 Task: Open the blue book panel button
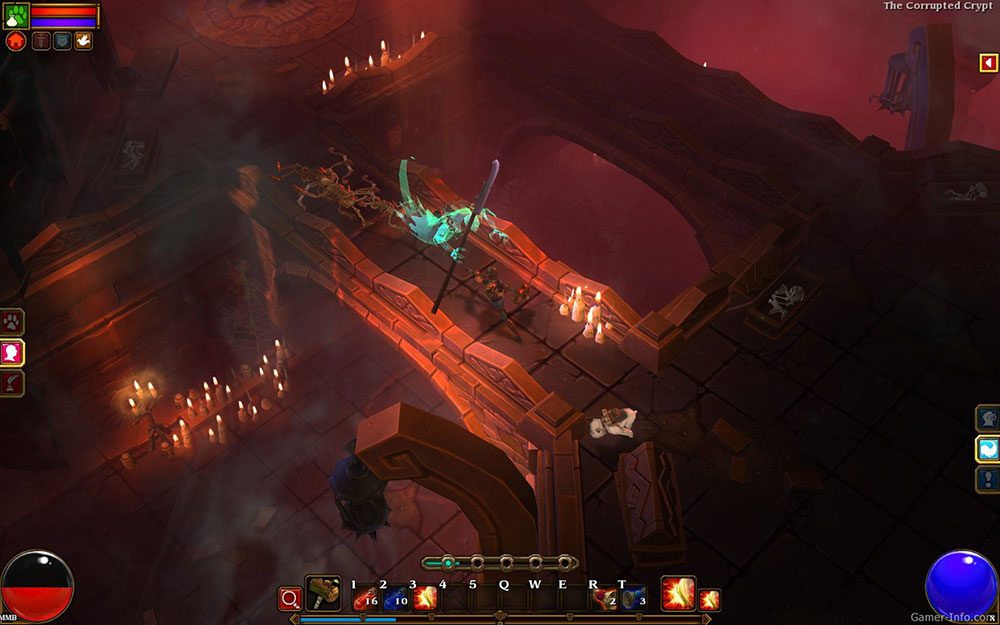[x=987, y=448]
